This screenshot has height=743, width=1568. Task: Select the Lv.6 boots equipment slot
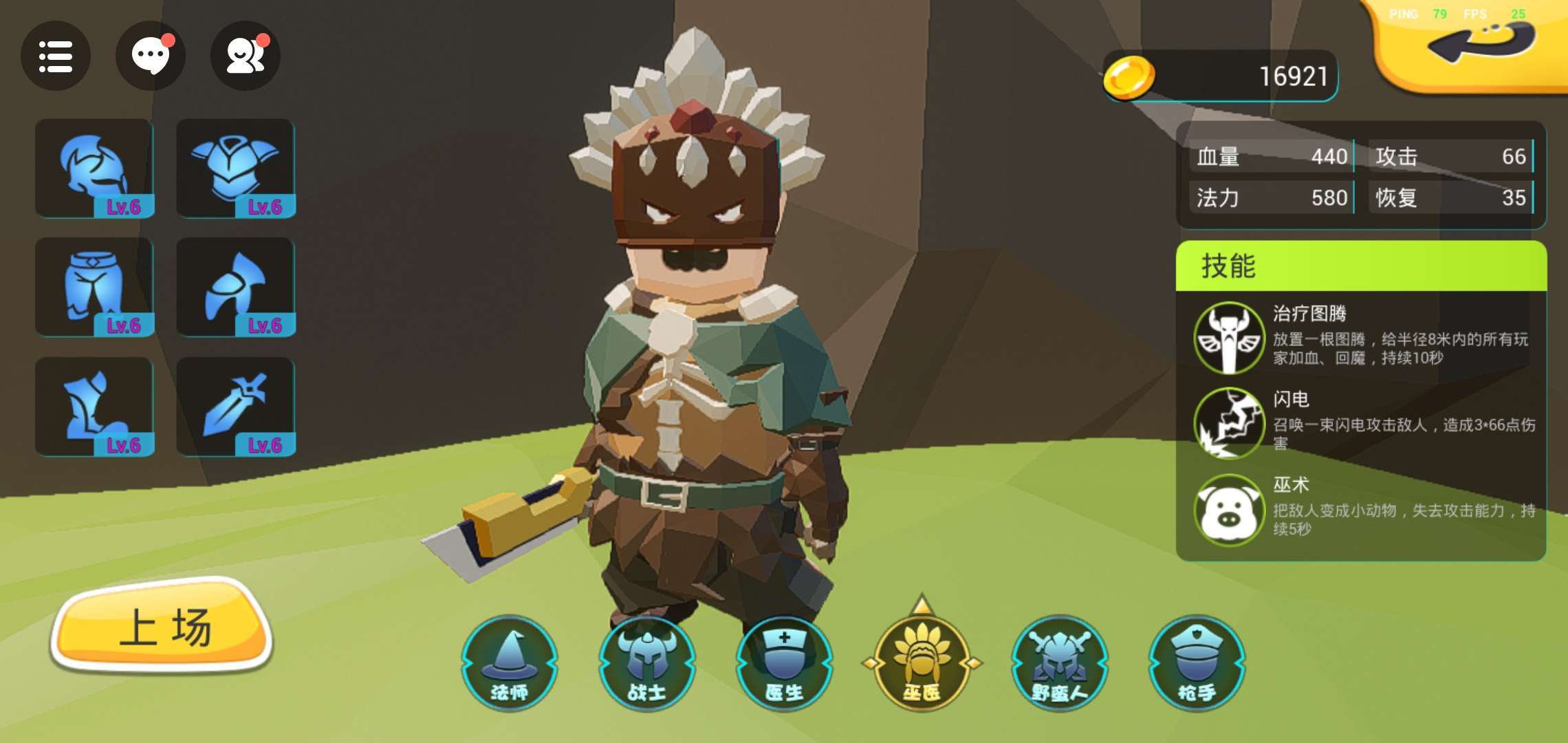[95, 407]
